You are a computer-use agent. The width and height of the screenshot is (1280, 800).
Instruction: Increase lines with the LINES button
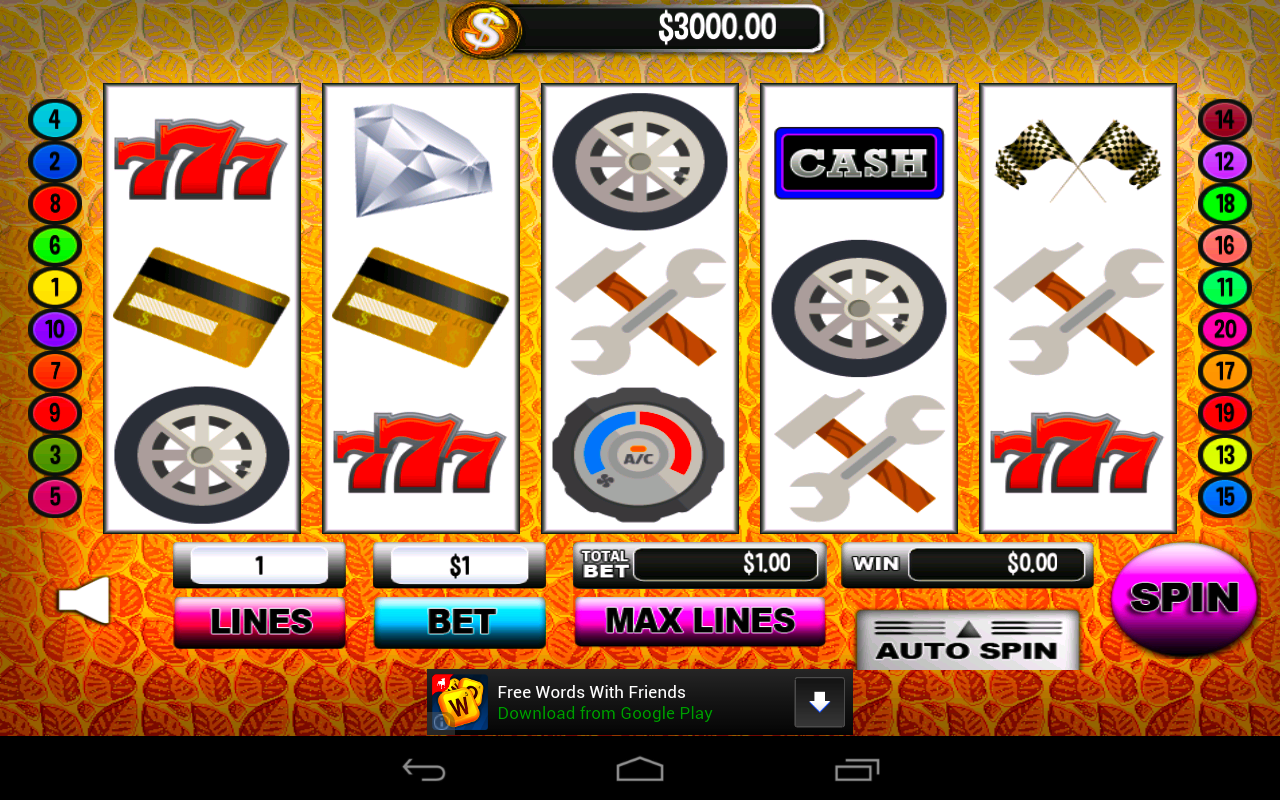(x=259, y=622)
